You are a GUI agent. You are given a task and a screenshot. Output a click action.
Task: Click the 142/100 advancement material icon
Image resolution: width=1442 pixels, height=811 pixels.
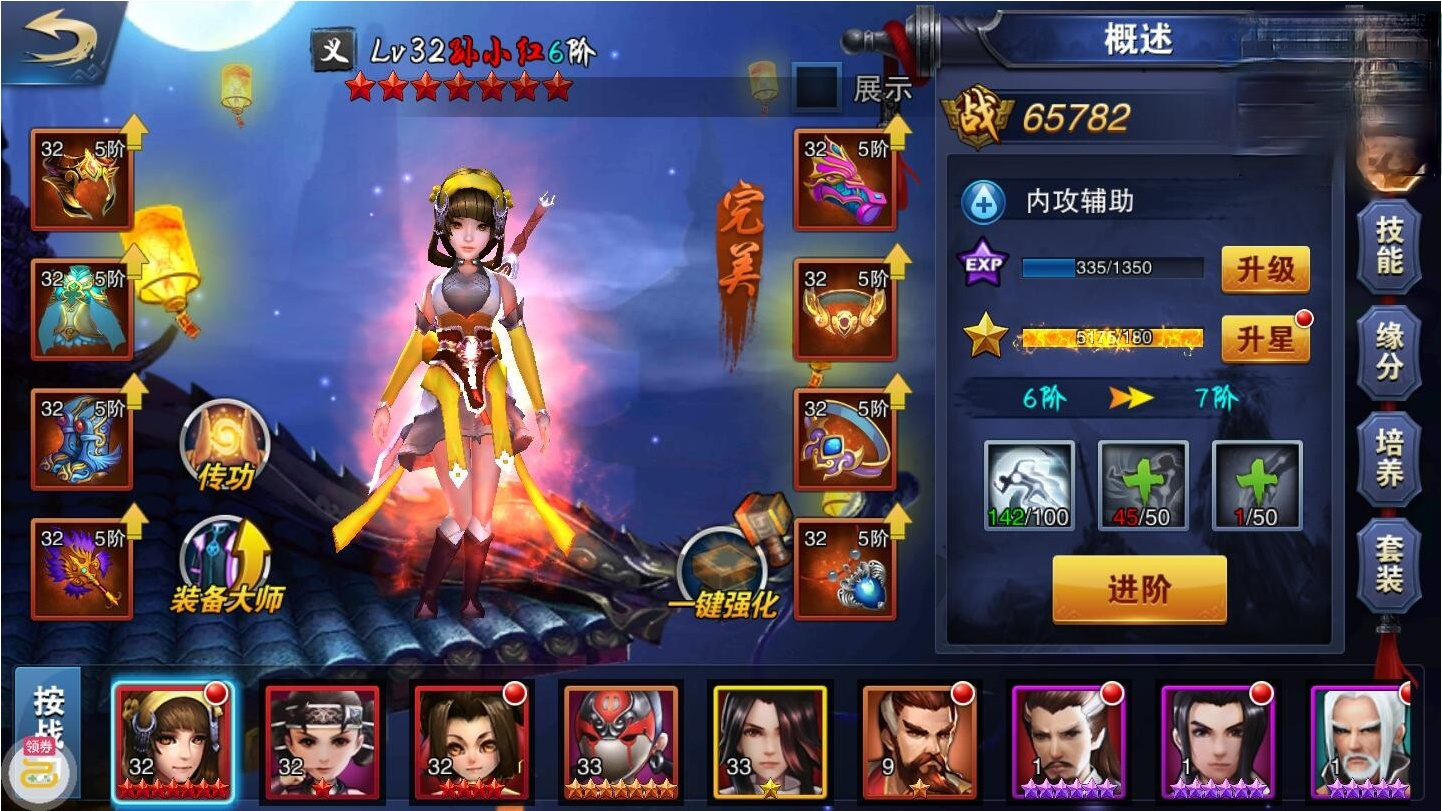click(x=1030, y=485)
